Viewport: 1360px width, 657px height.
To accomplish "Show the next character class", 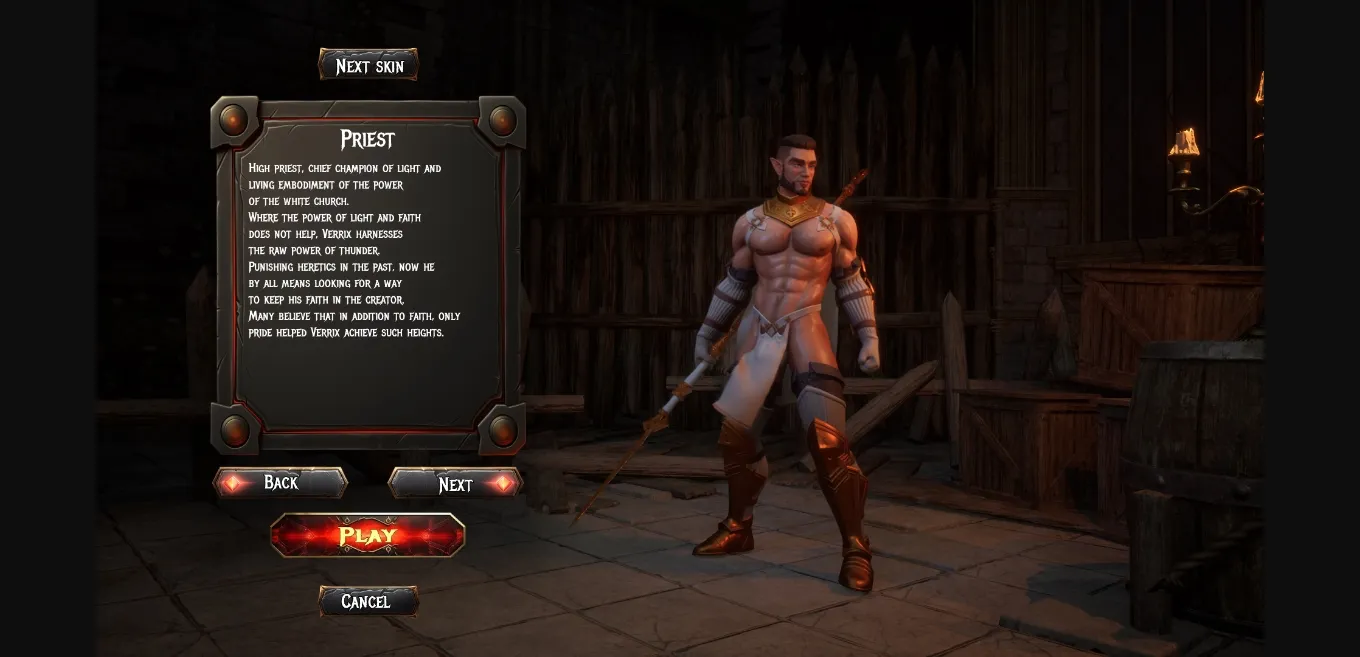I will point(456,484).
